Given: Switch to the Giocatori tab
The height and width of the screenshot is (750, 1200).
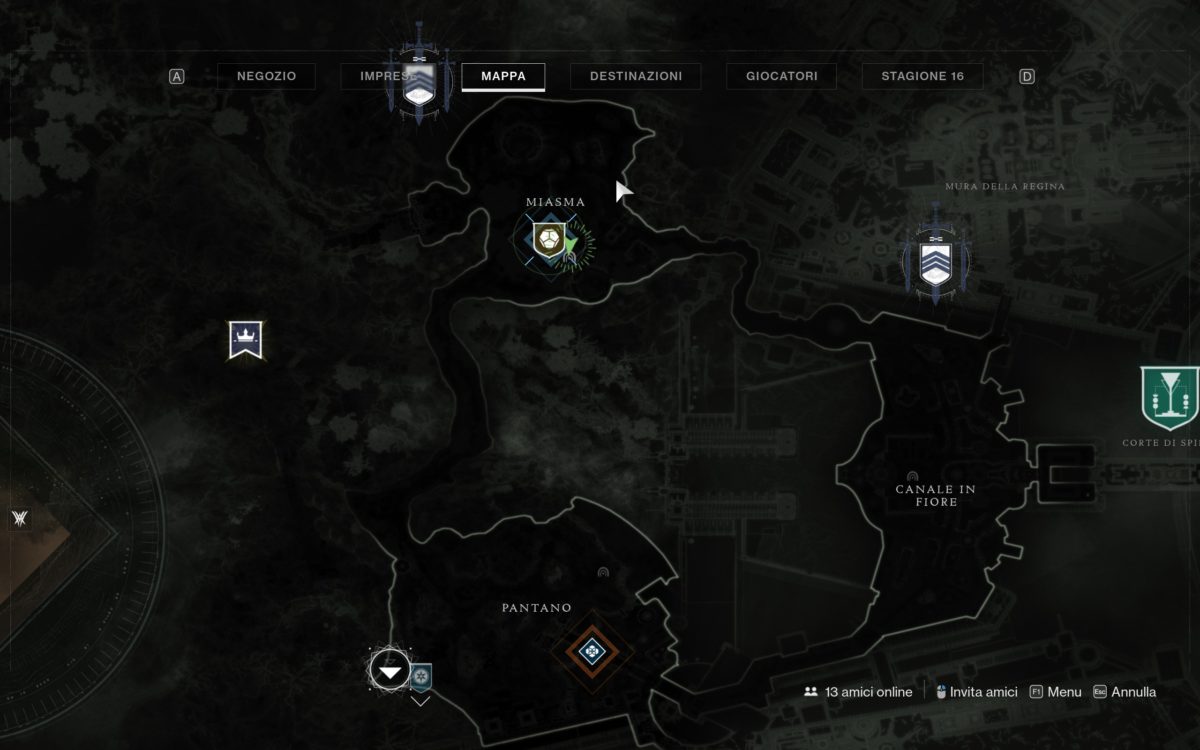Looking at the screenshot, I should pos(782,76).
